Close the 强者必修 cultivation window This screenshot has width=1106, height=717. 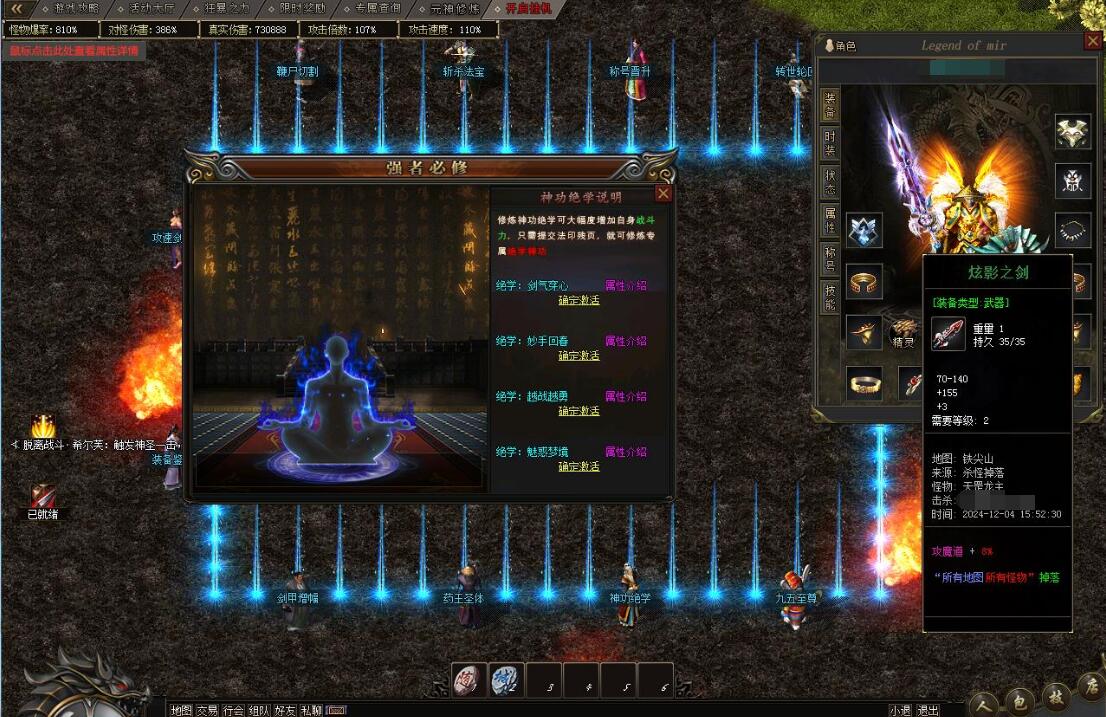pos(663,194)
